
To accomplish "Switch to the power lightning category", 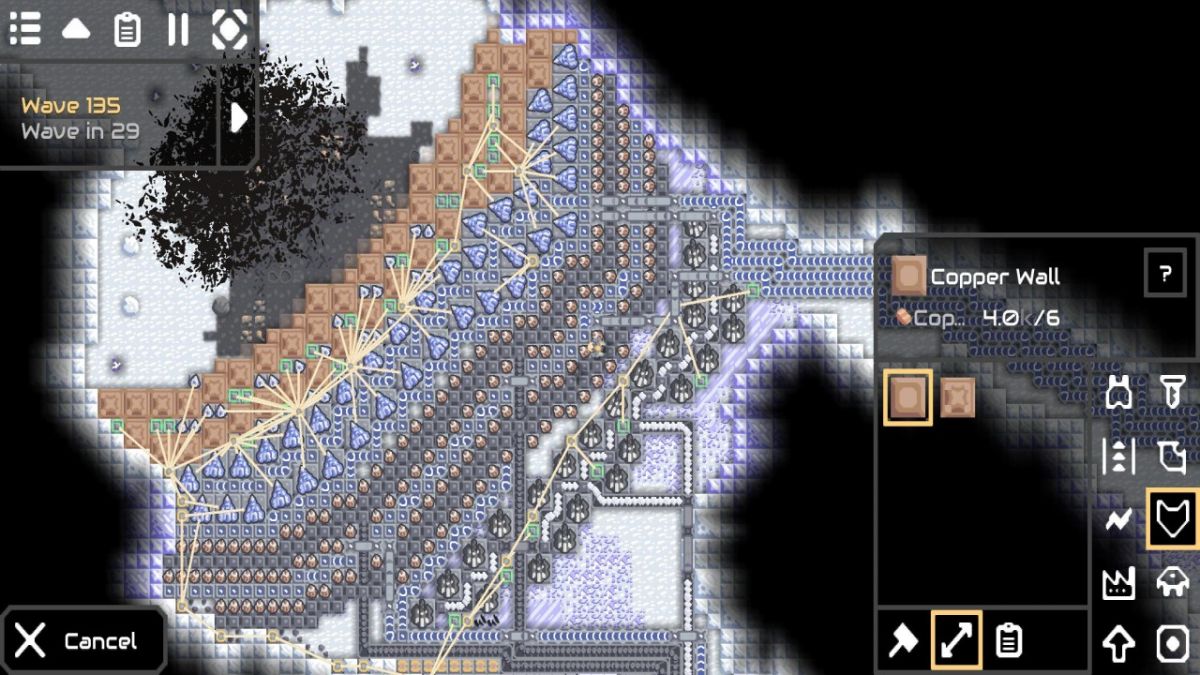I will coord(1118,519).
